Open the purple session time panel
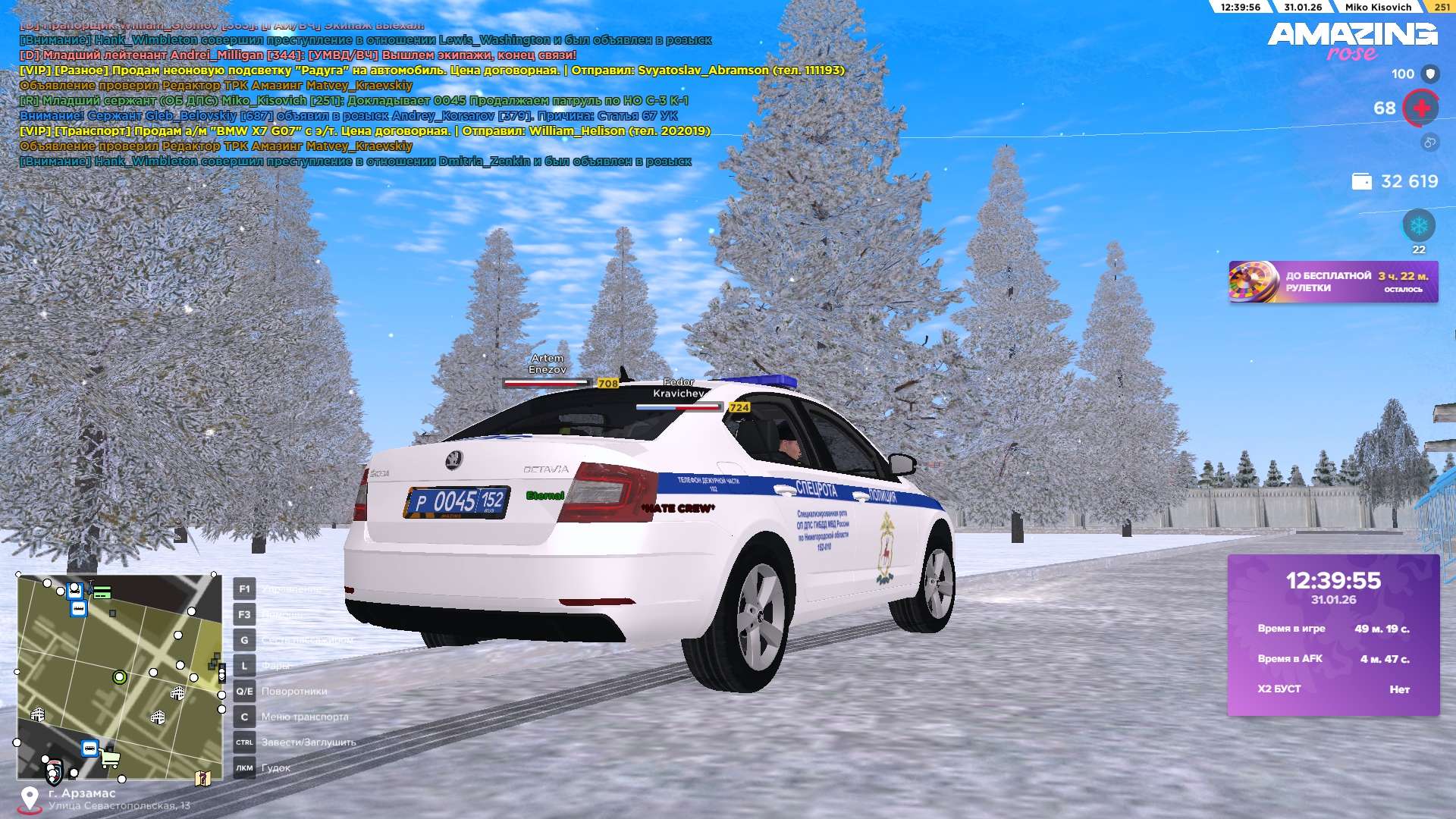1456x819 pixels. (x=1333, y=635)
